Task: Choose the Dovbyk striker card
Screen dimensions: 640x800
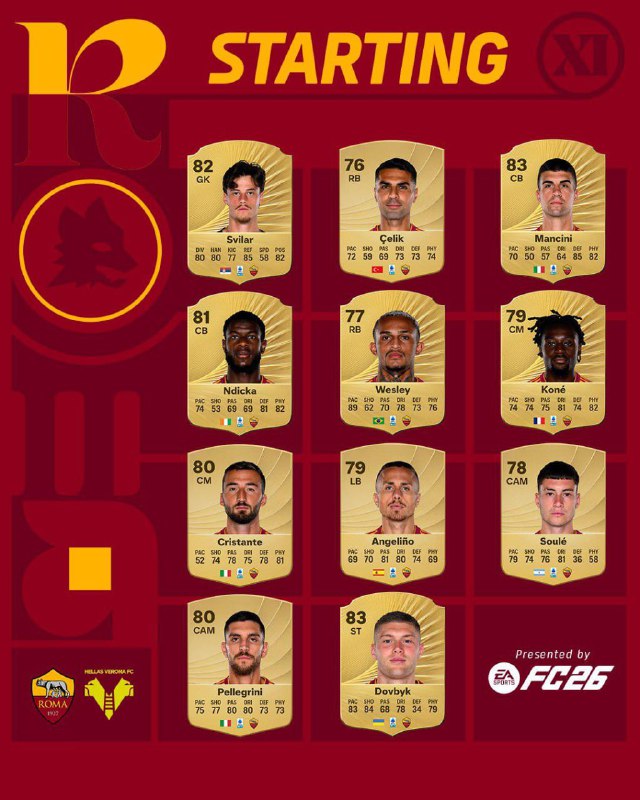Action: 393,666
